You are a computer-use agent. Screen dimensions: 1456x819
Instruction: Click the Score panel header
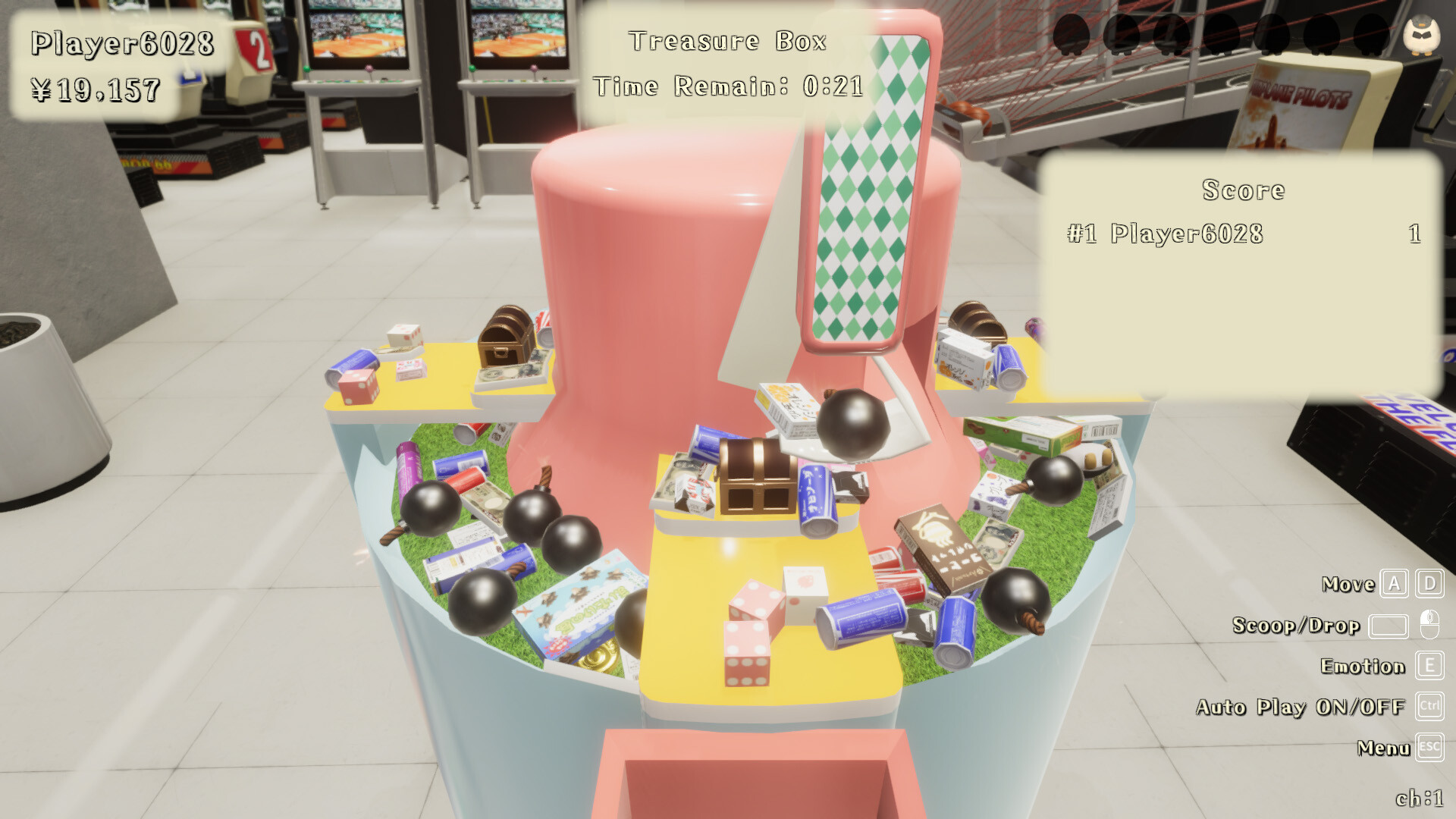click(x=1244, y=191)
